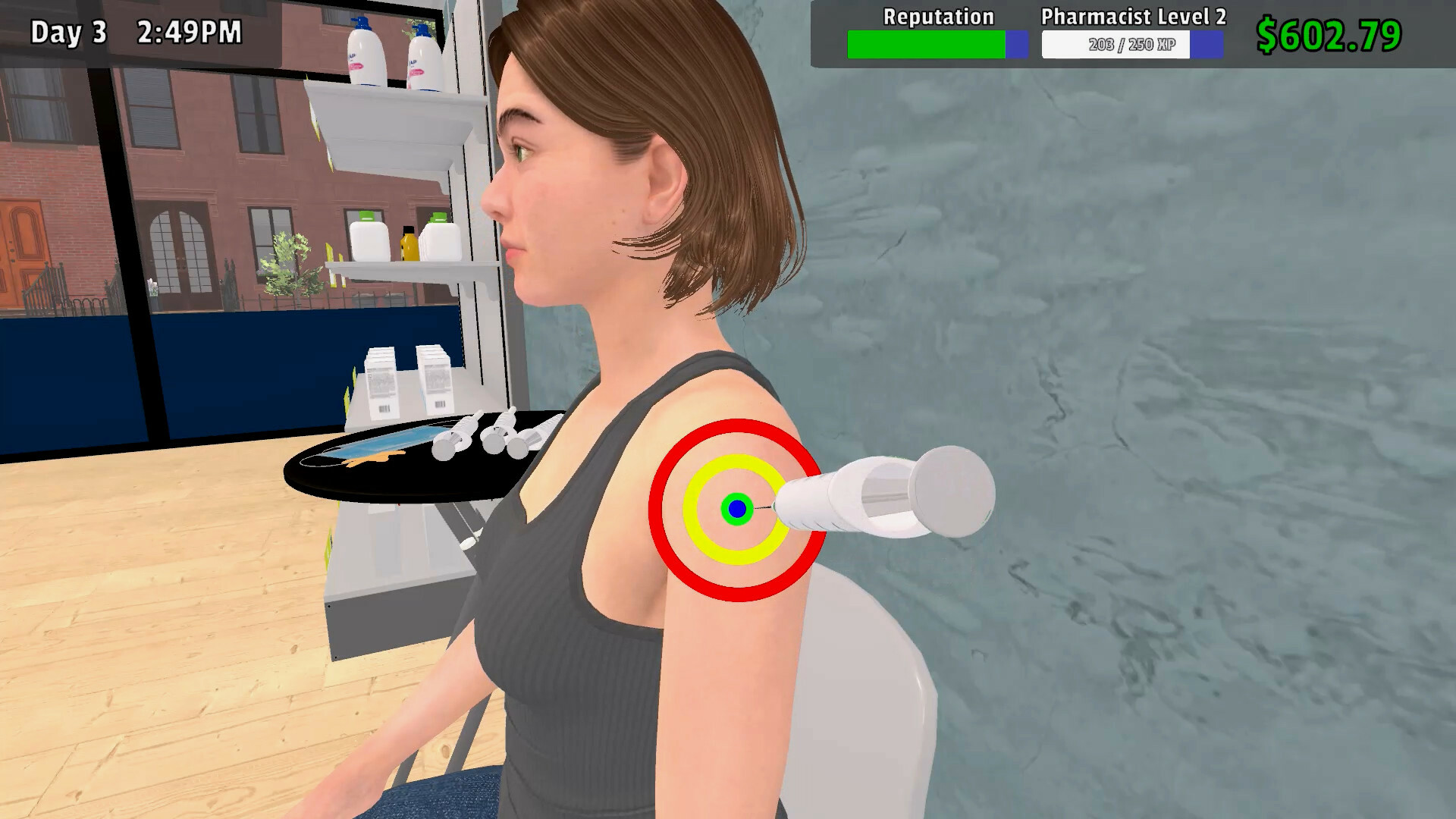Click the $602.79 money counter
Viewport: 1456px width, 819px height.
pyautogui.click(x=1330, y=33)
